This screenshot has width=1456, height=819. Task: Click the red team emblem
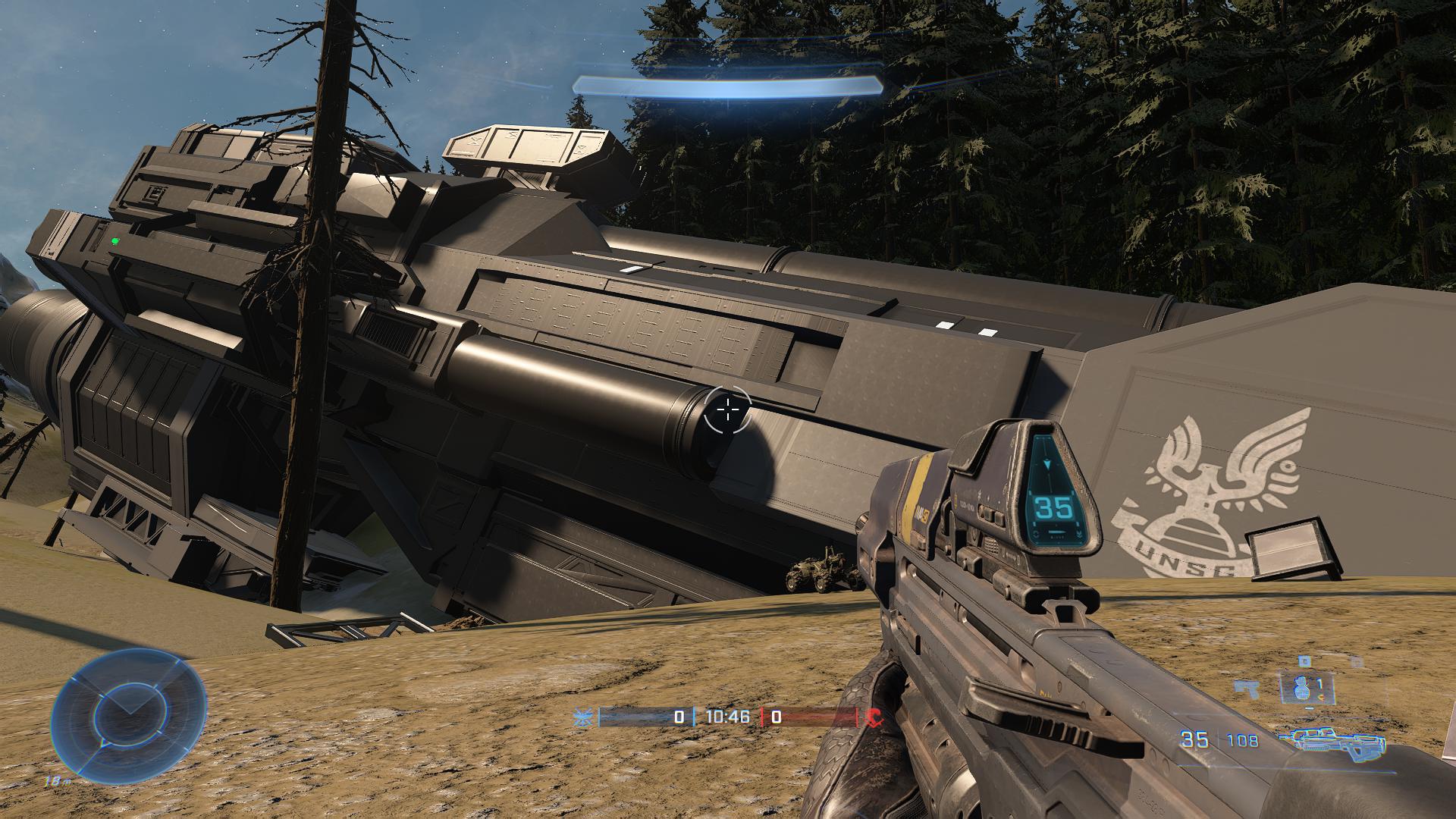pos(873,717)
